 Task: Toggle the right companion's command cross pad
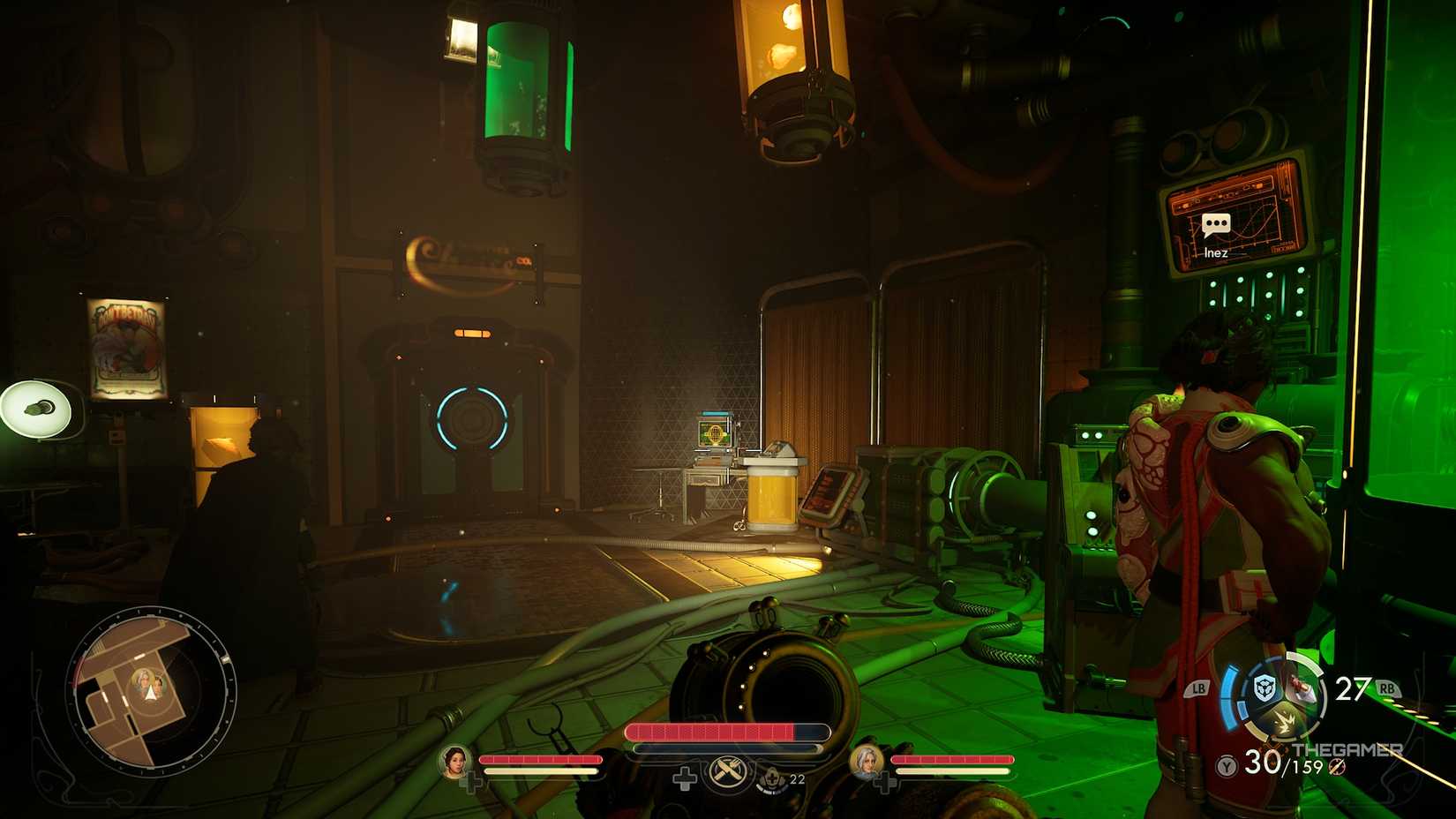pyautogui.click(x=886, y=781)
